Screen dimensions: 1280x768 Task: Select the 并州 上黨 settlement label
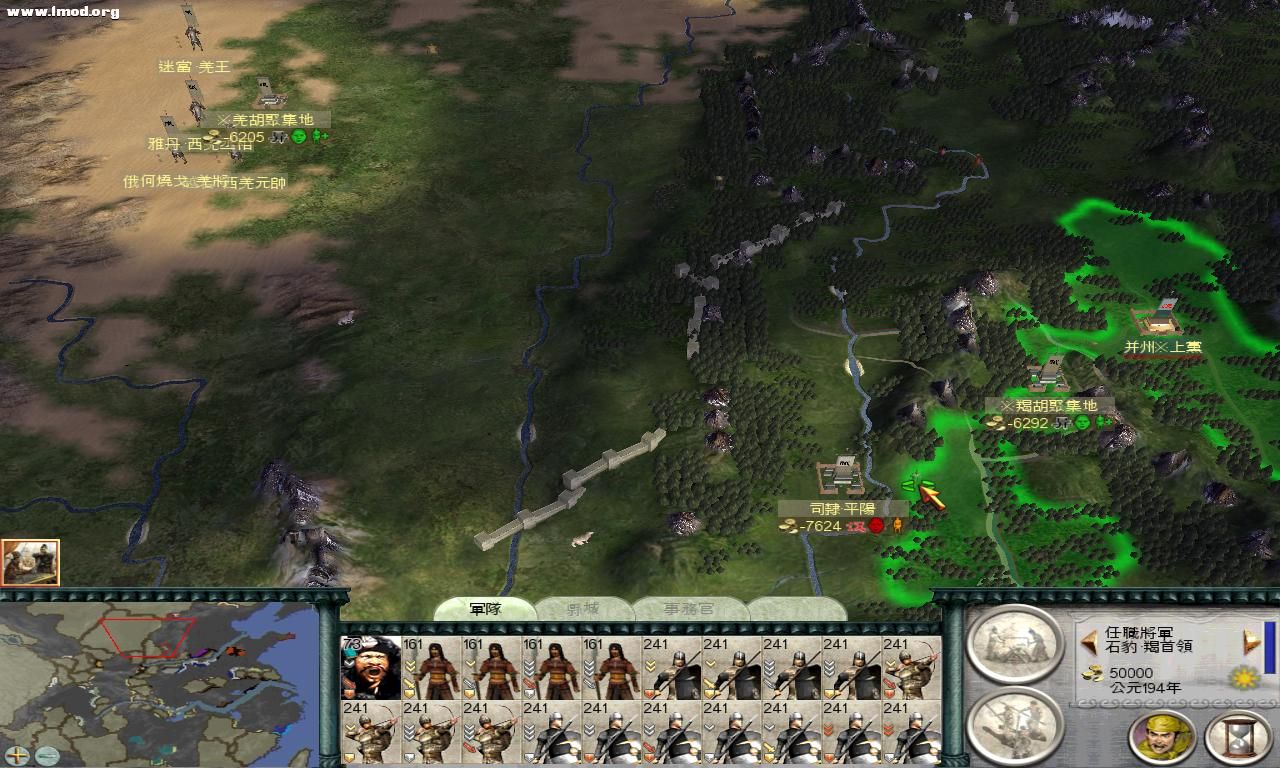pyautogui.click(x=1163, y=347)
